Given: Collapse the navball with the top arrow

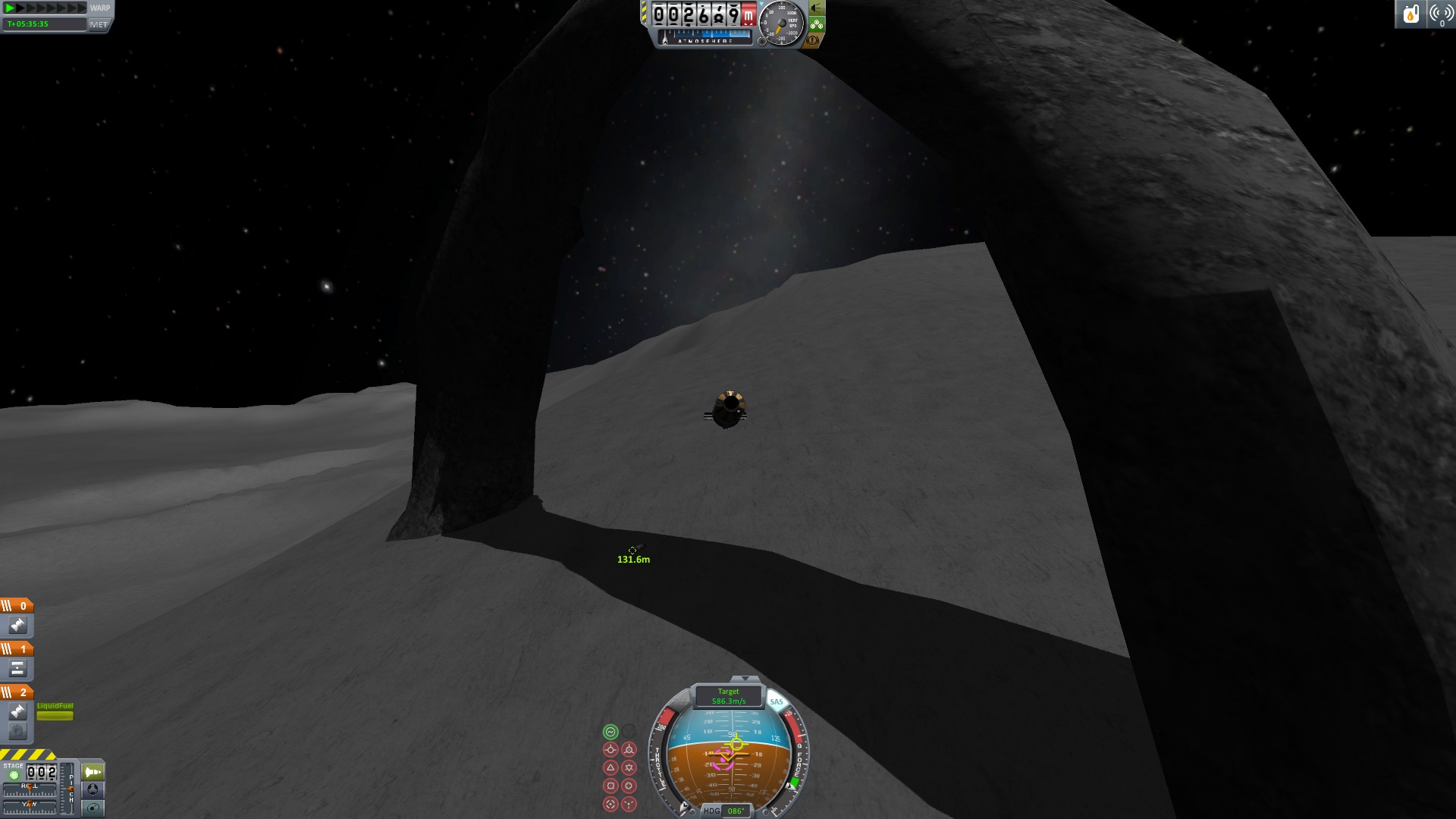Looking at the screenshot, I should point(745,679).
